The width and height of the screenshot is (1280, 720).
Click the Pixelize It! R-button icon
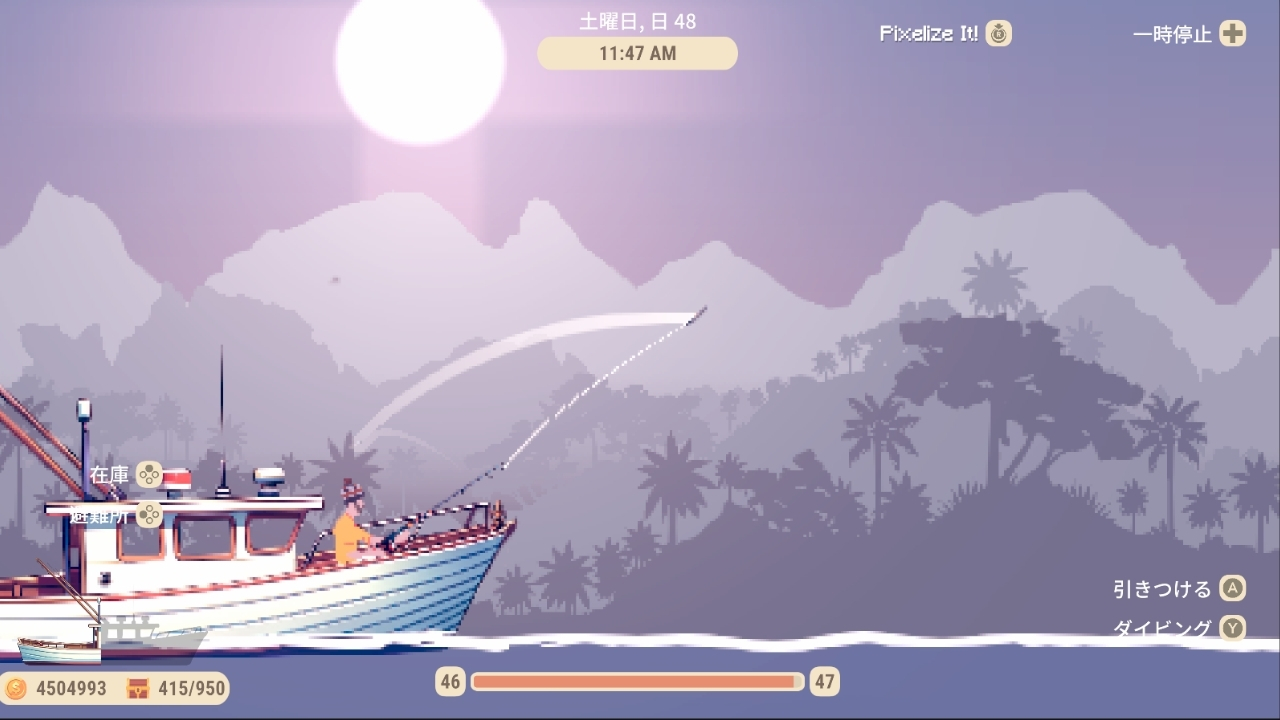[x=996, y=33]
